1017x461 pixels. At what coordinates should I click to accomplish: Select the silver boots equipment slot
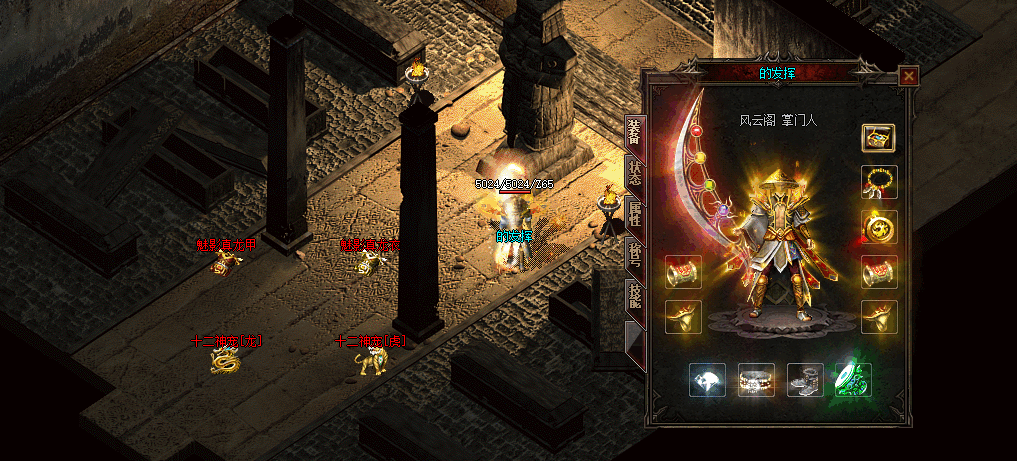805,380
